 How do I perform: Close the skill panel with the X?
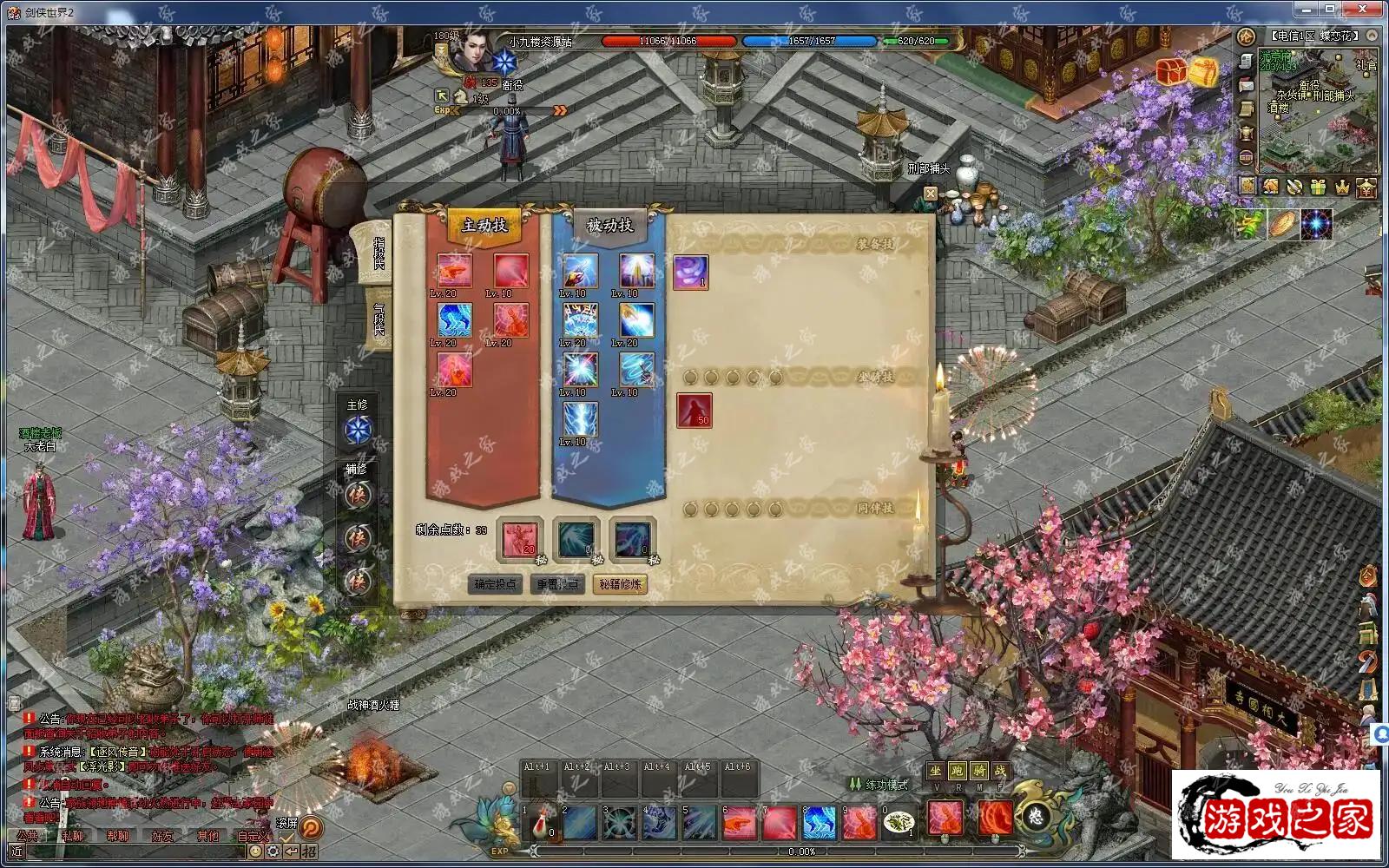click(931, 194)
